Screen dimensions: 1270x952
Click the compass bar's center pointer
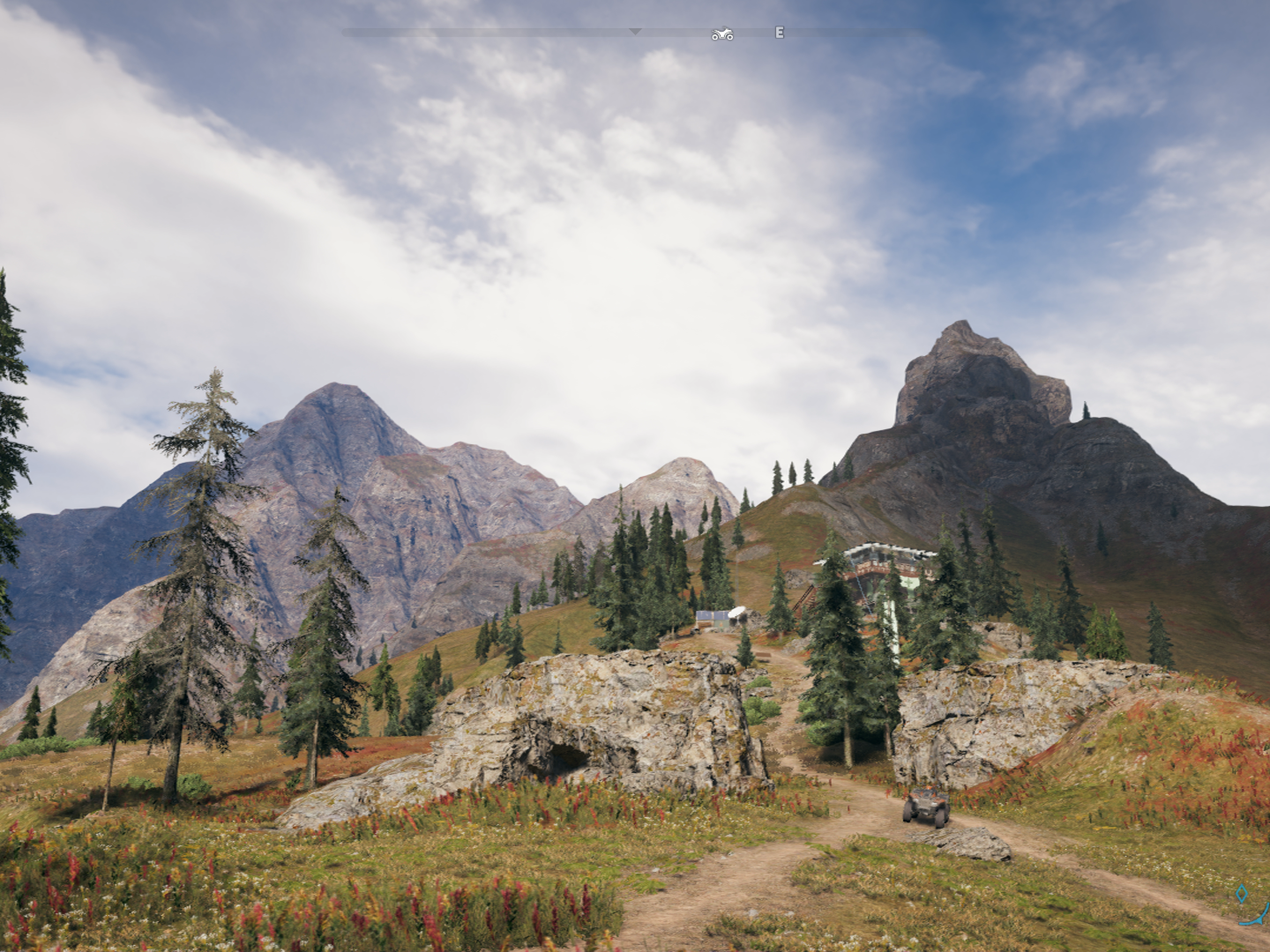(x=634, y=32)
